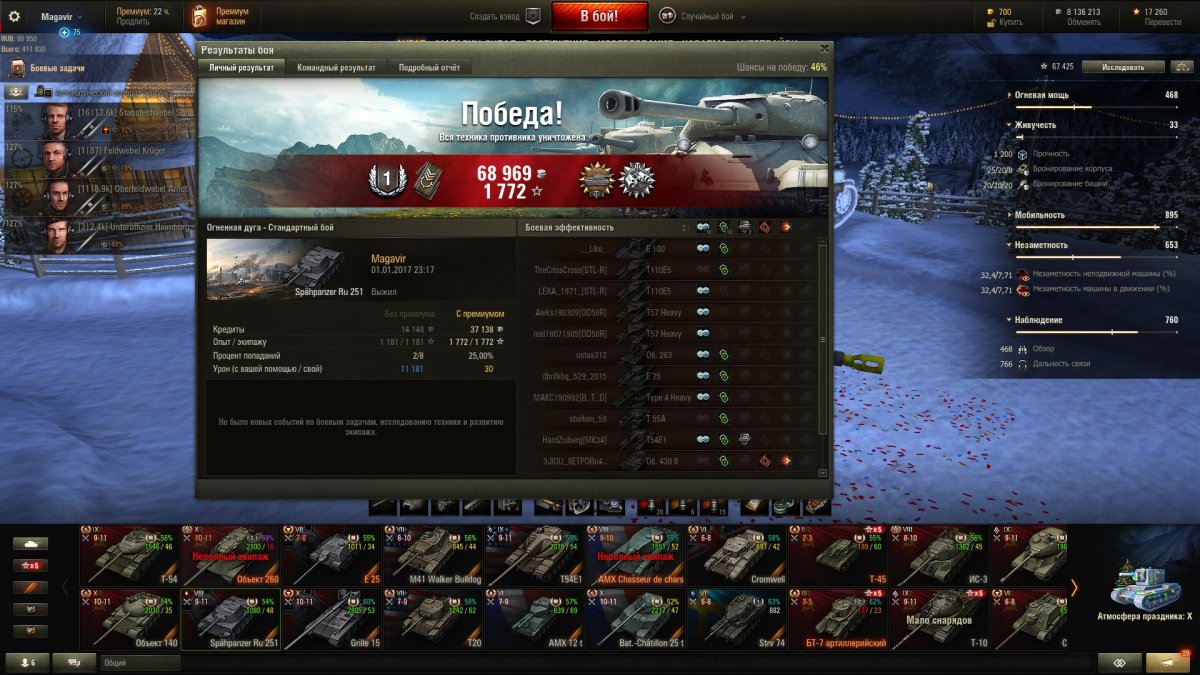The width and height of the screenshot is (1200, 675).
Task: Open the settings gear menu
Action: tap(14, 16)
